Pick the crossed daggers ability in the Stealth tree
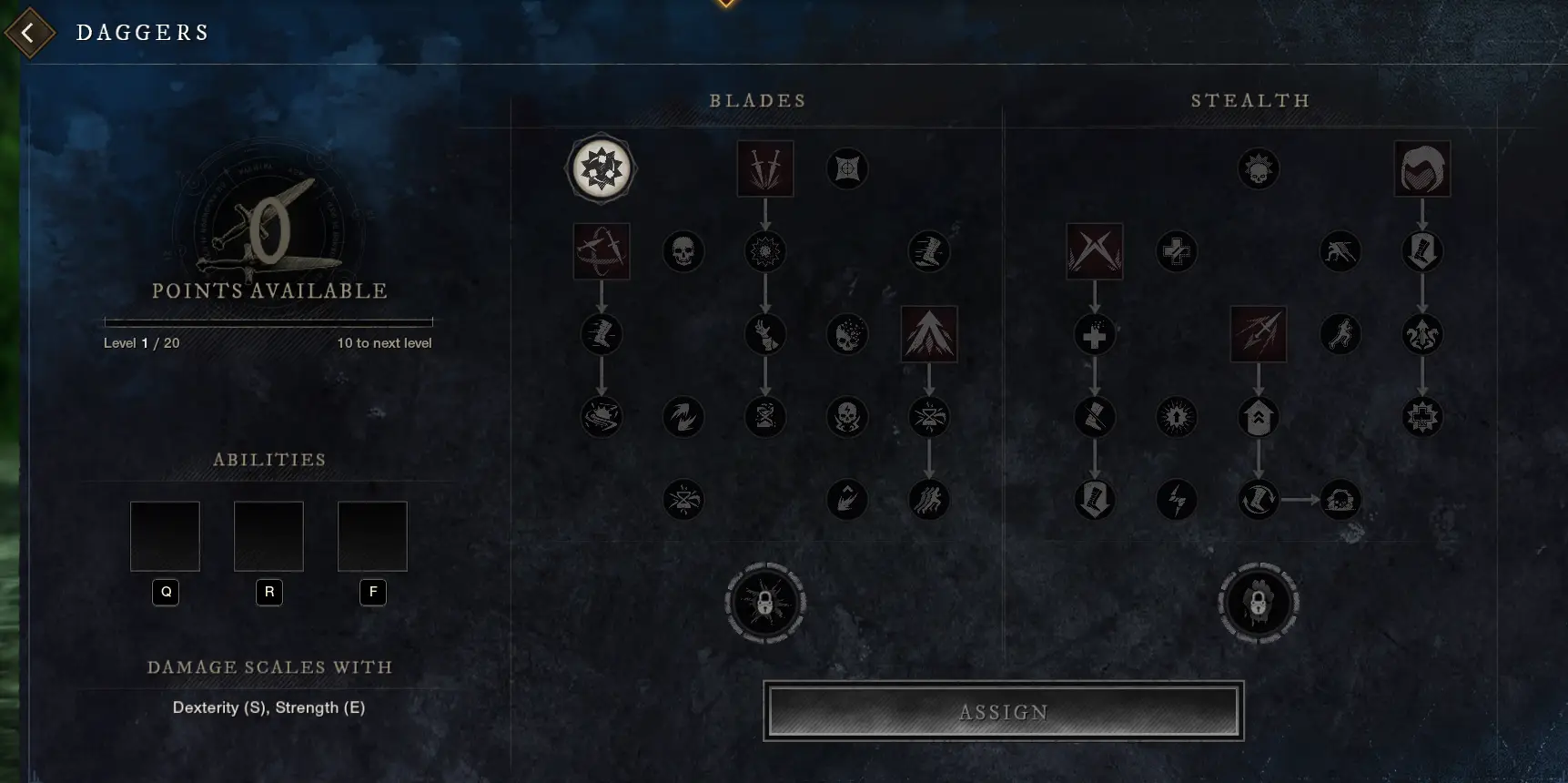Viewport: 1568px width, 783px height. [1095, 251]
